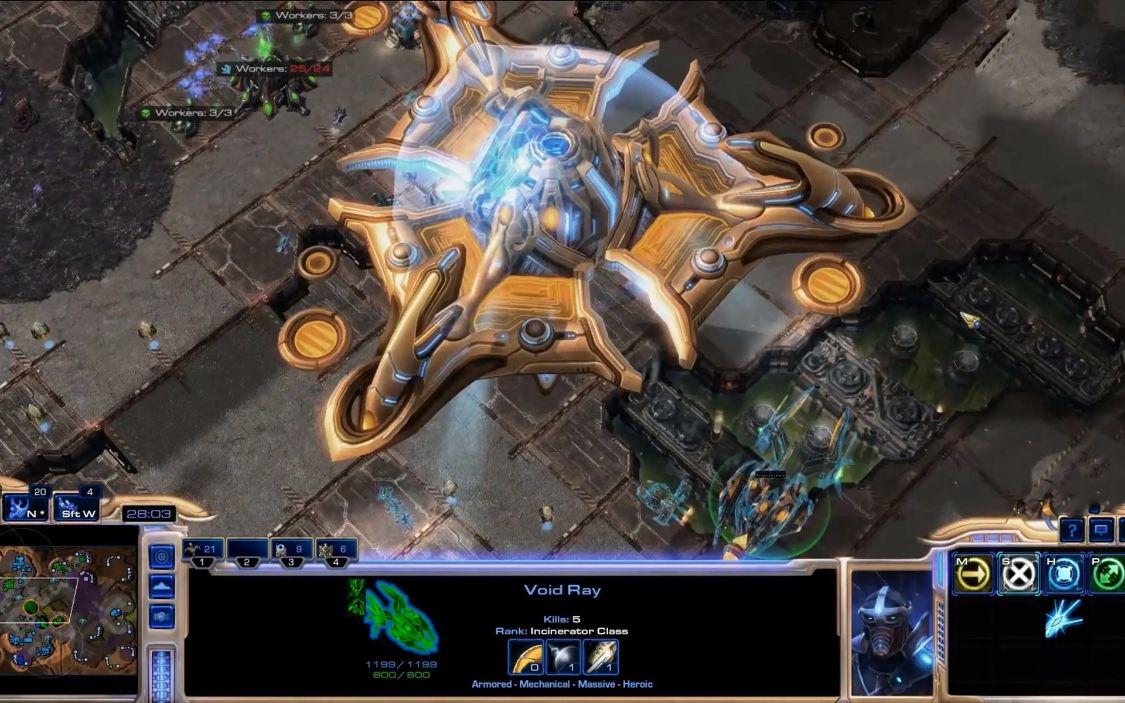Issue the Move command with the yellow arrow

point(973,575)
